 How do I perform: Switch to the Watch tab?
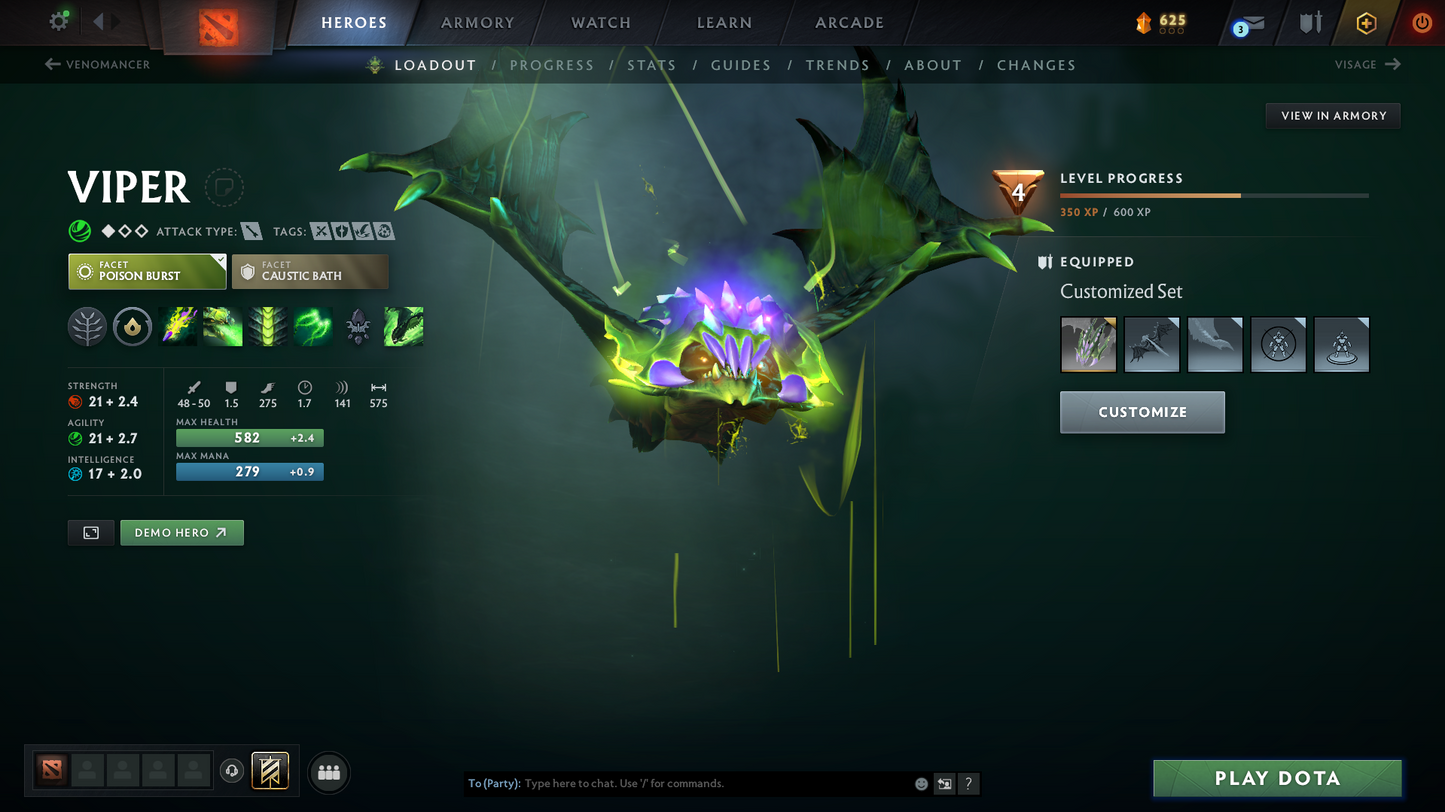point(600,22)
